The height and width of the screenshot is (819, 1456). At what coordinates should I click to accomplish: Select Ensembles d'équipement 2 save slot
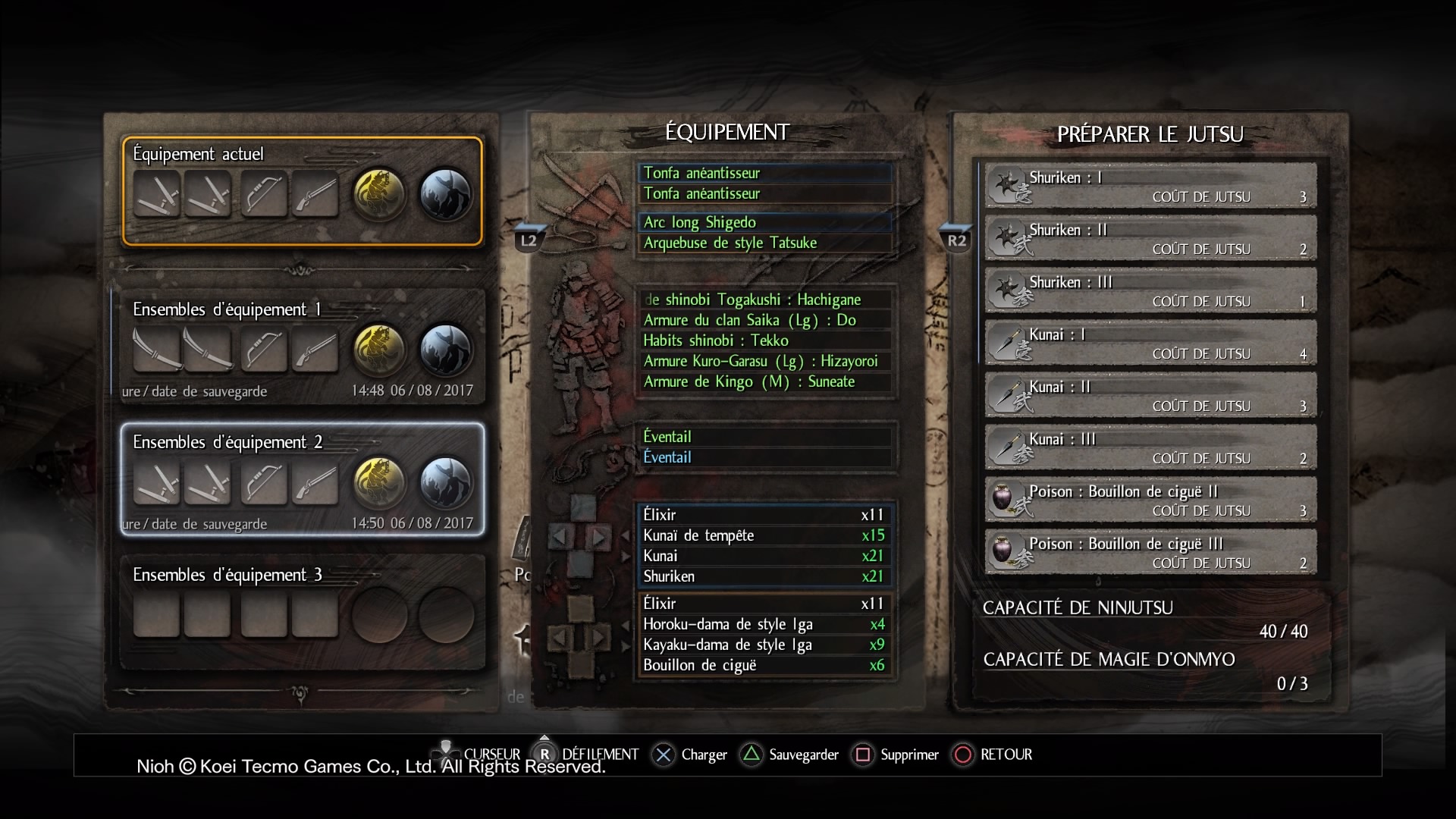click(302, 479)
